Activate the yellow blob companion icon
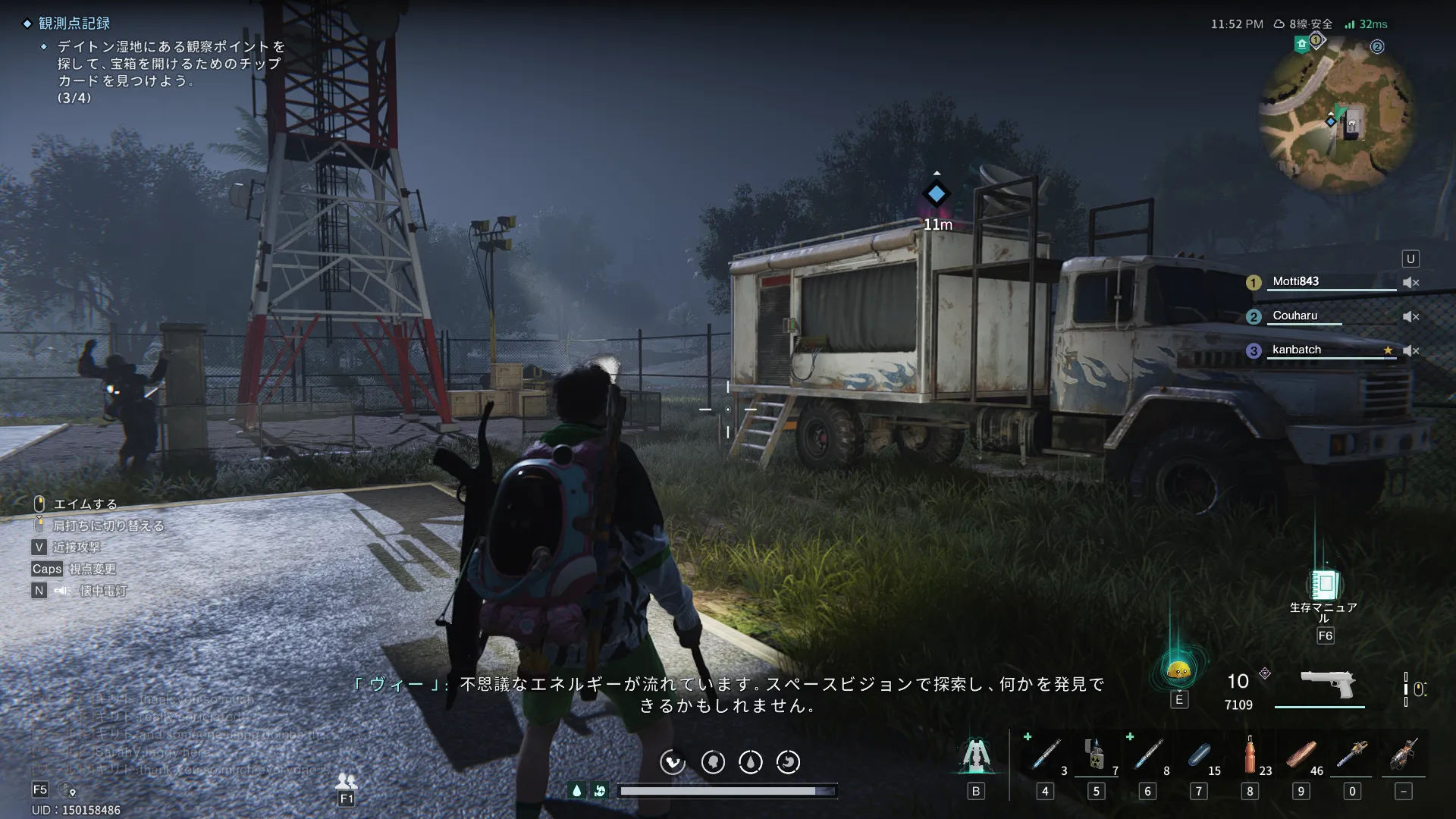The height and width of the screenshot is (819, 1456). point(1178,670)
